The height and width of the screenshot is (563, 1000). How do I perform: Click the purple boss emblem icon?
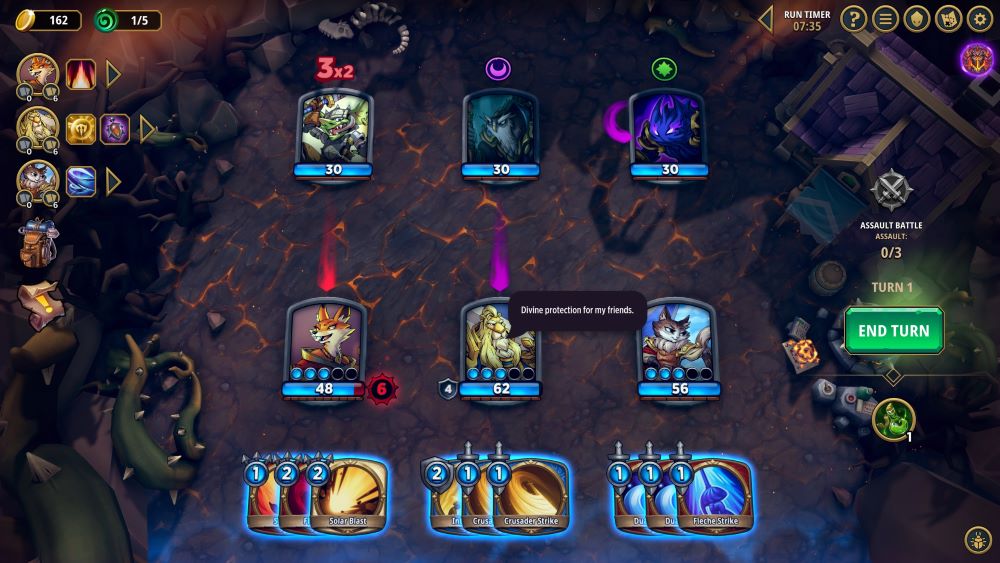(976, 60)
